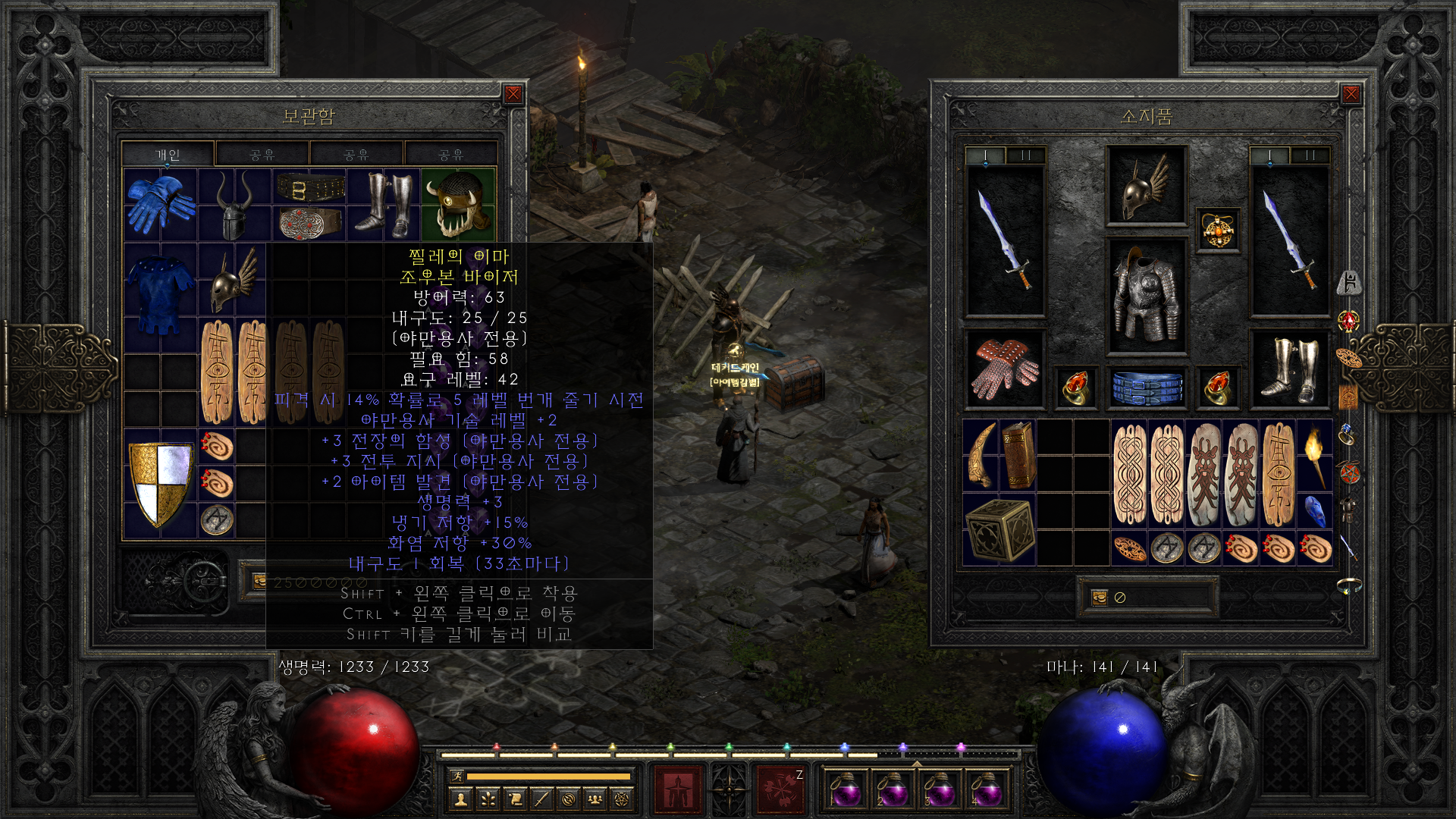Toggle the run/walk button
The image size is (1456, 819).
click(457, 776)
